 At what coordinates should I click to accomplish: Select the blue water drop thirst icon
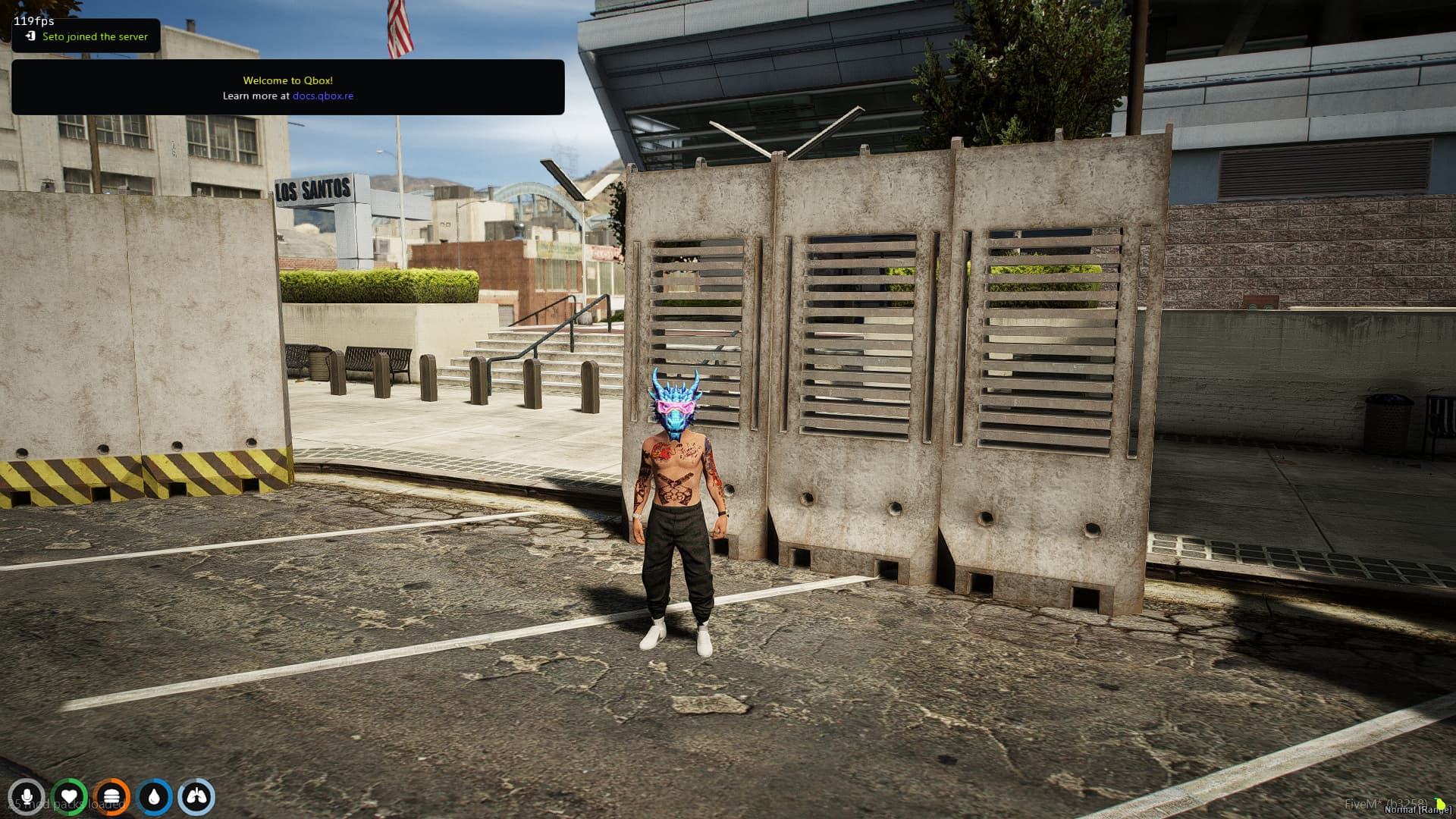(155, 797)
